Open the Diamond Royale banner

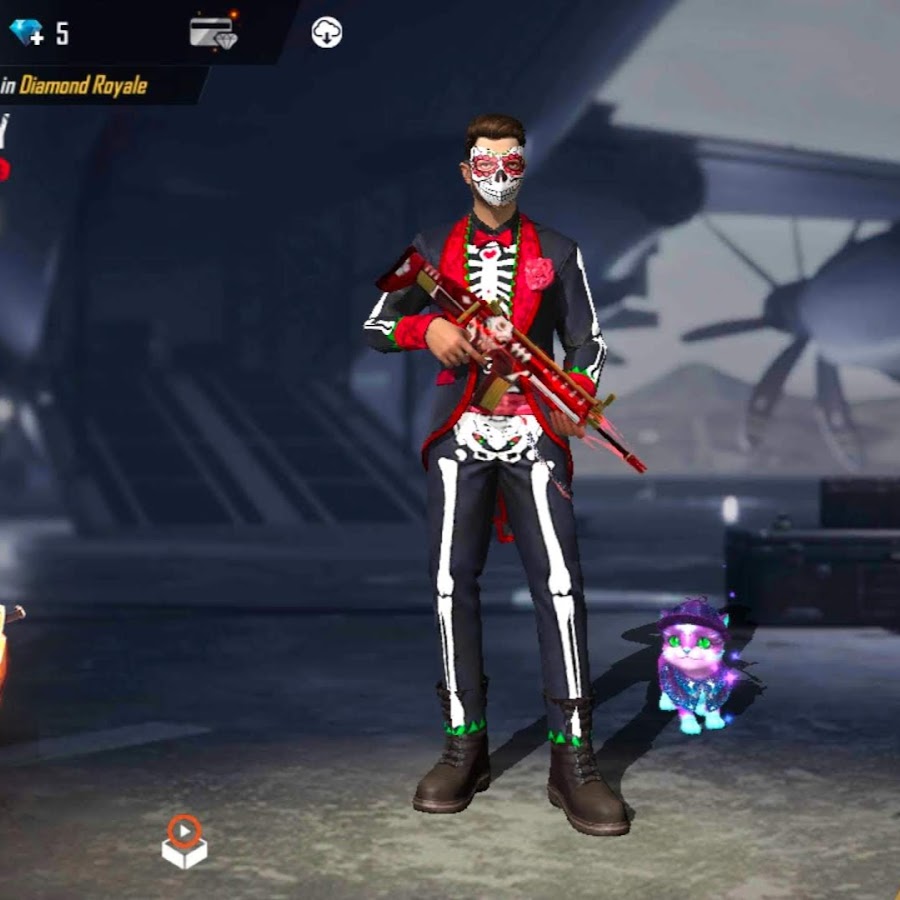82,86
